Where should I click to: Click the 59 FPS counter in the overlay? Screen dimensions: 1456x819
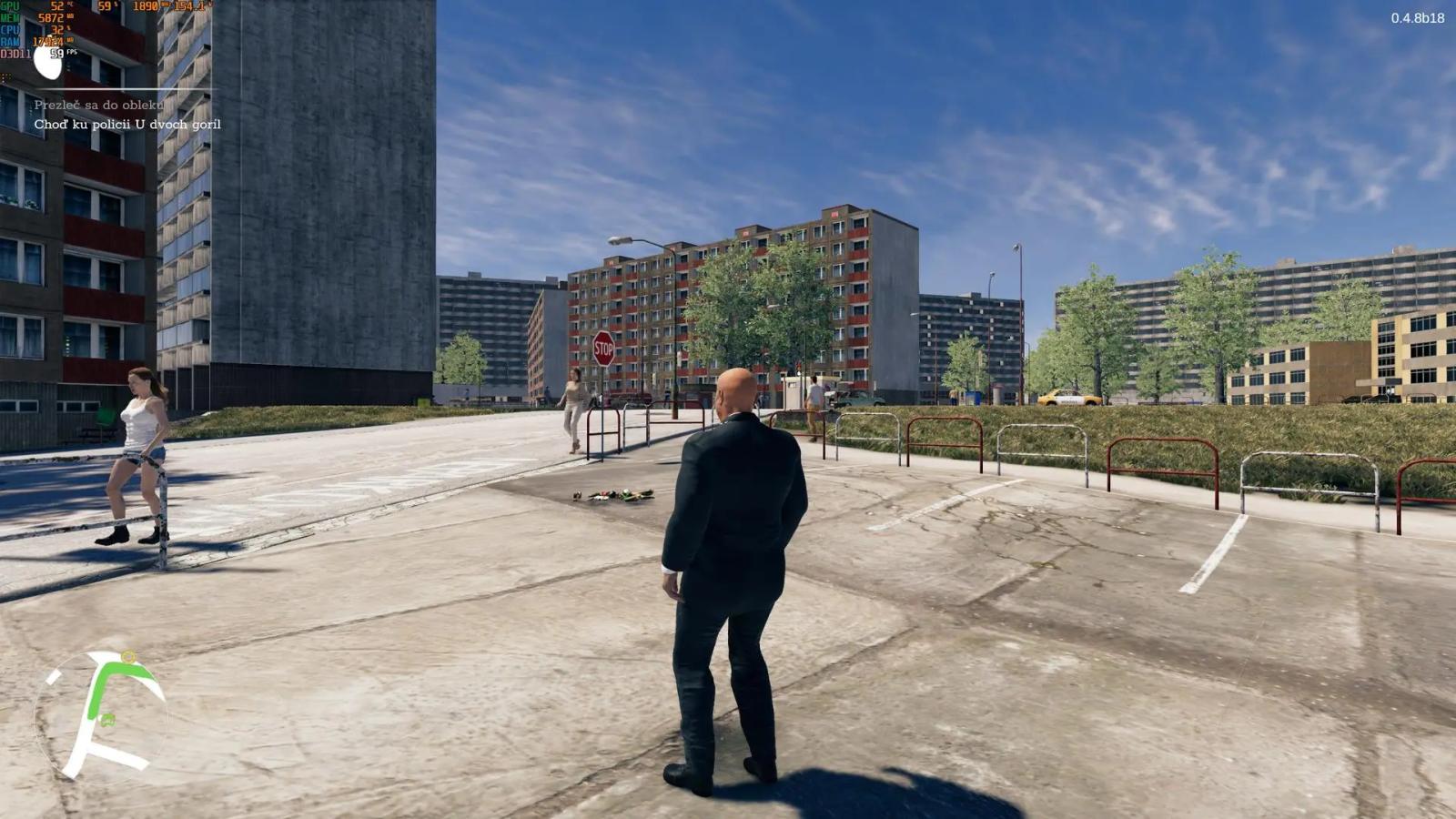pyautogui.click(x=56, y=54)
